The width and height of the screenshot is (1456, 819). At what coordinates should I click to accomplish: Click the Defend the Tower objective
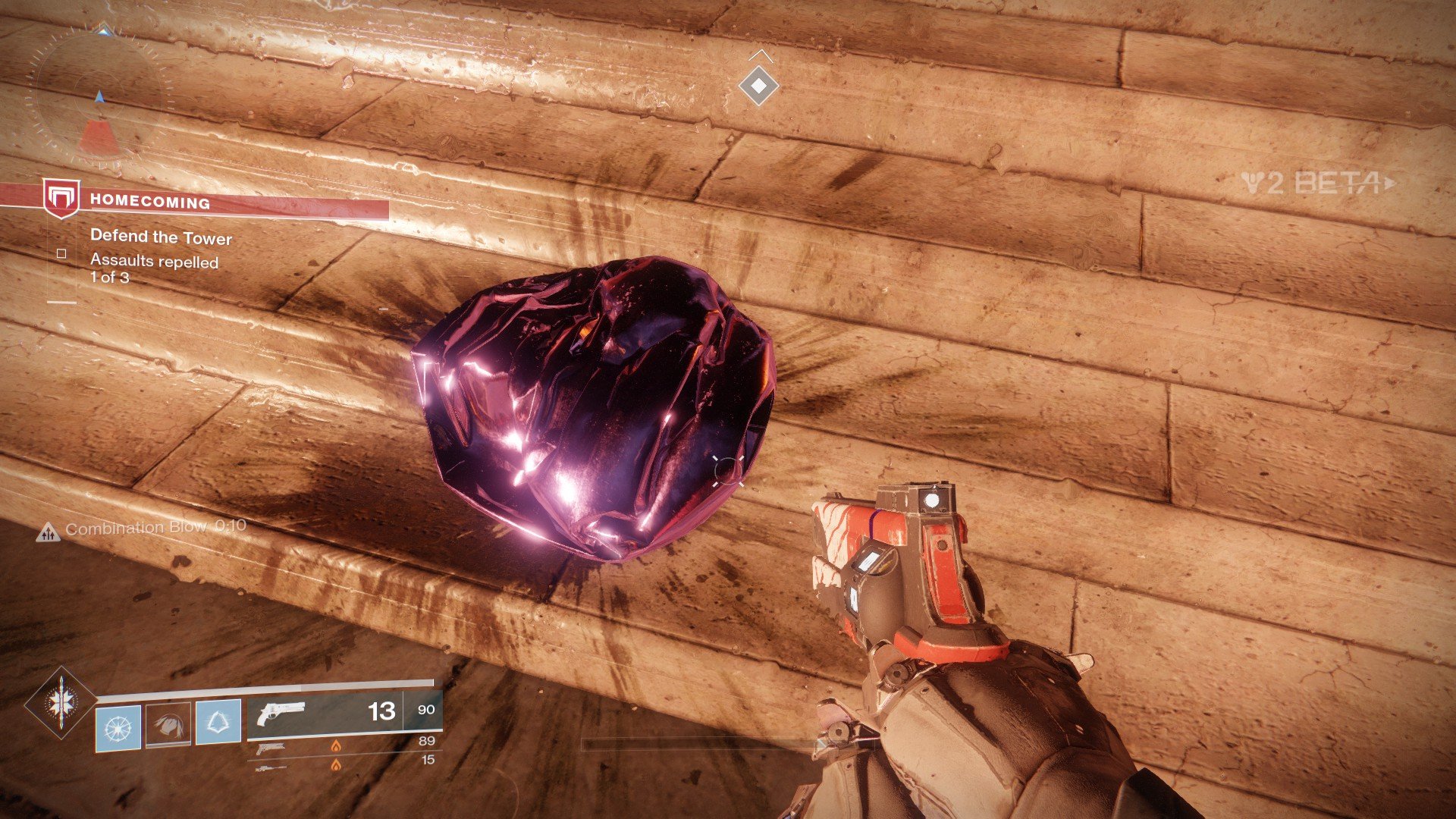pos(161,237)
